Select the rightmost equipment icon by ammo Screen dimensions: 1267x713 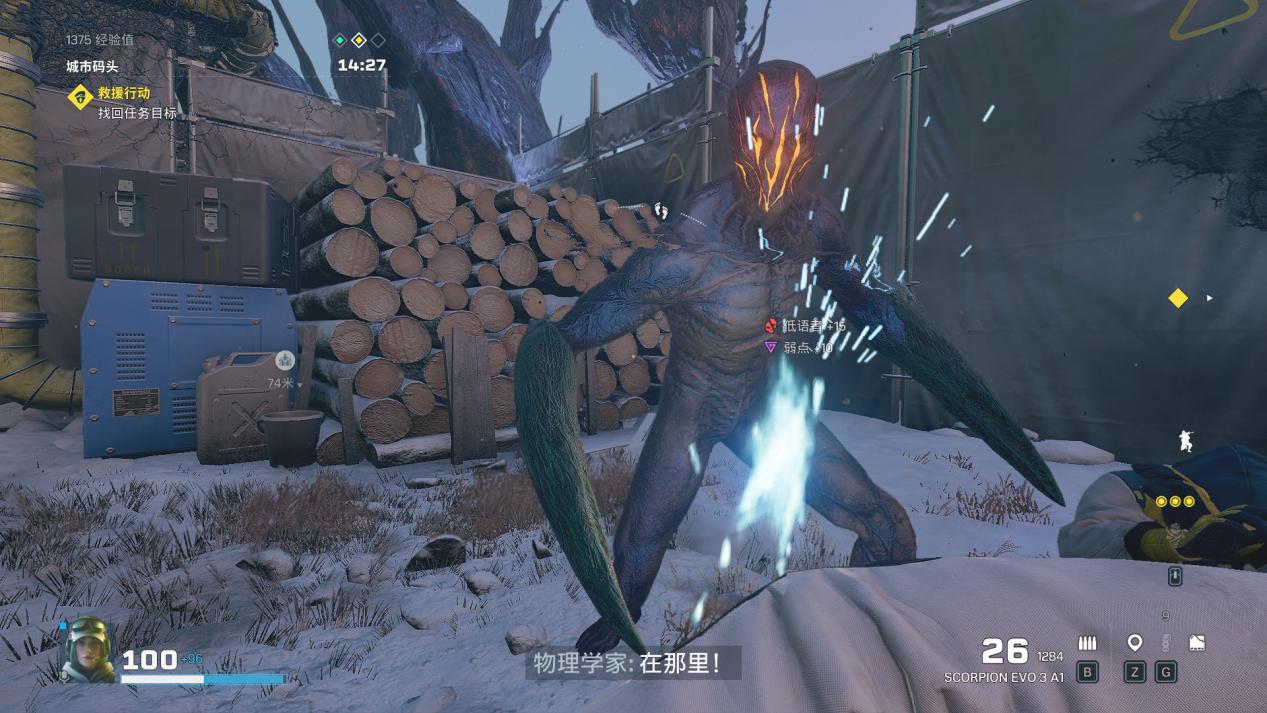(x=1196, y=643)
